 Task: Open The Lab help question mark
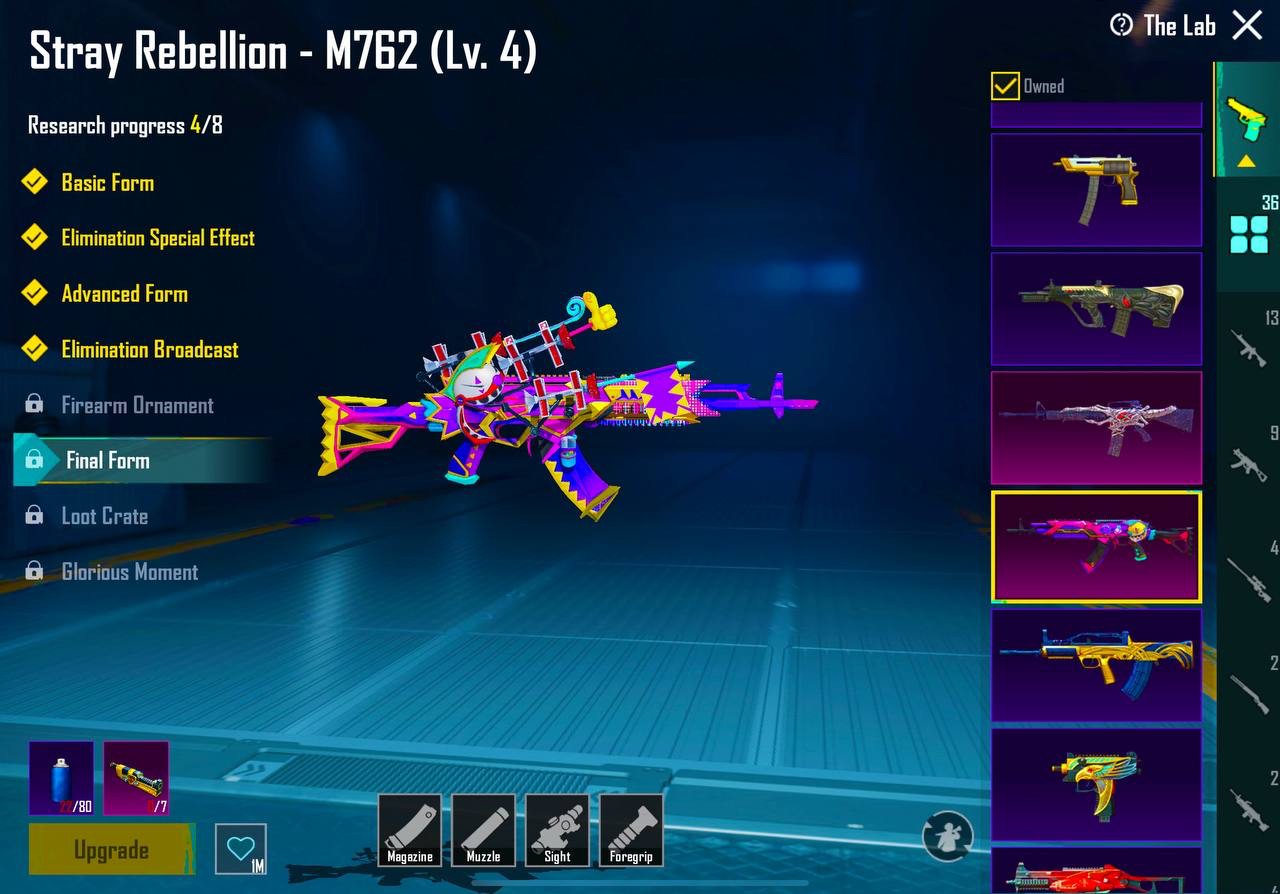pyautogui.click(x=1121, y=25)
